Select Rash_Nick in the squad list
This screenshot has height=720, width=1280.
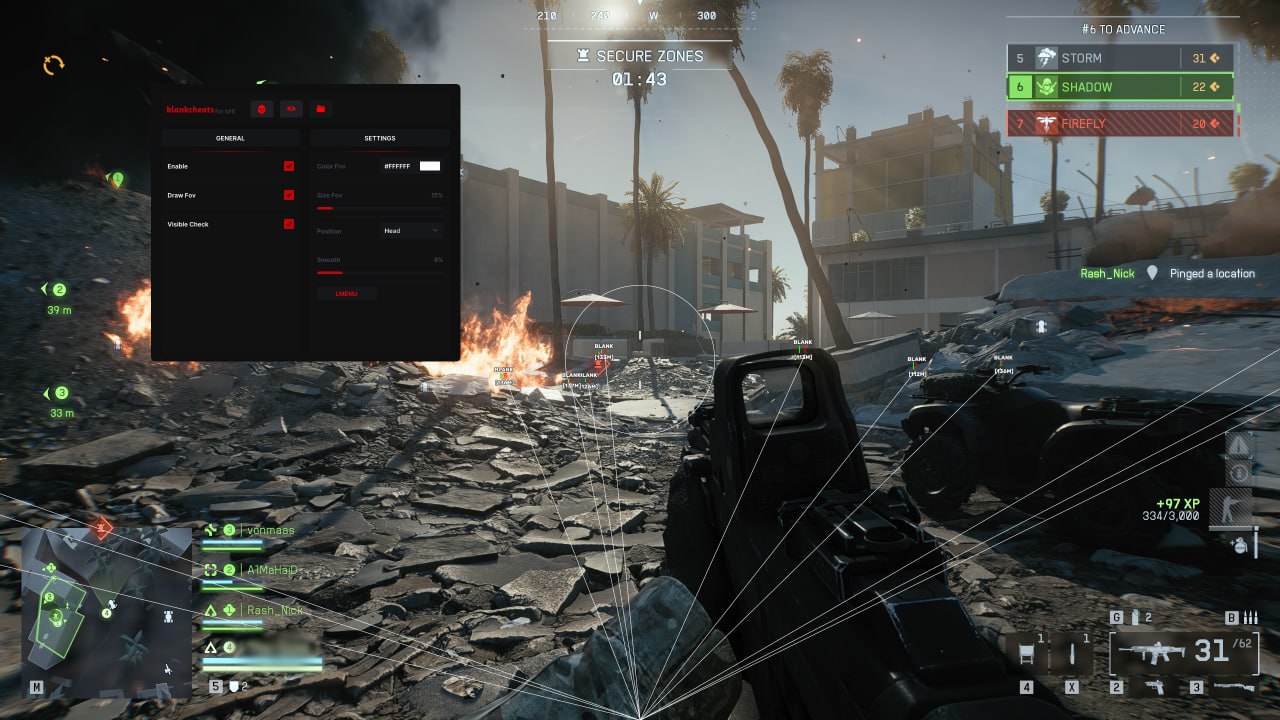[273, 610]
